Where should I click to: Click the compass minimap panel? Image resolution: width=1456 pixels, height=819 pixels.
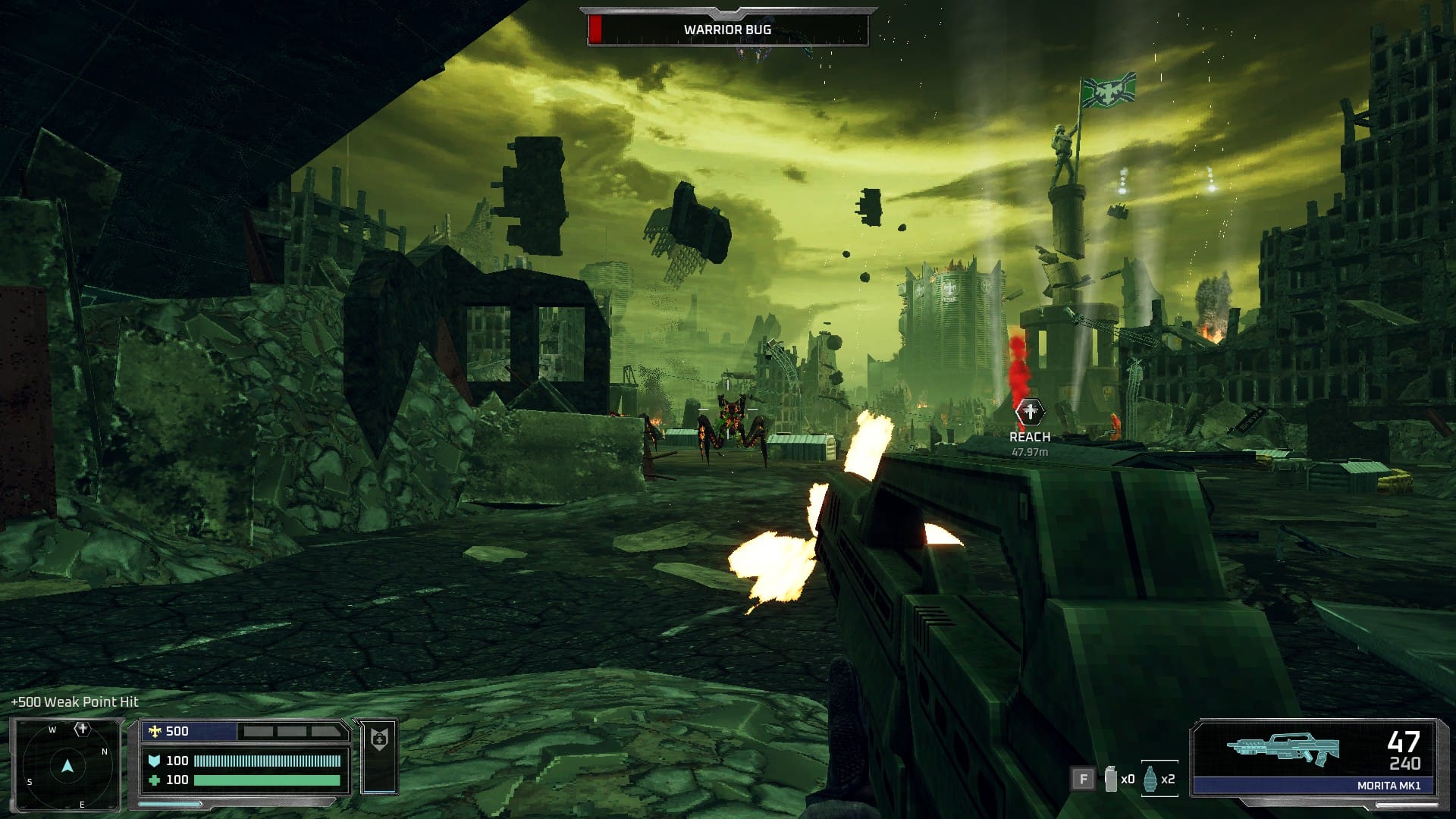66,764
